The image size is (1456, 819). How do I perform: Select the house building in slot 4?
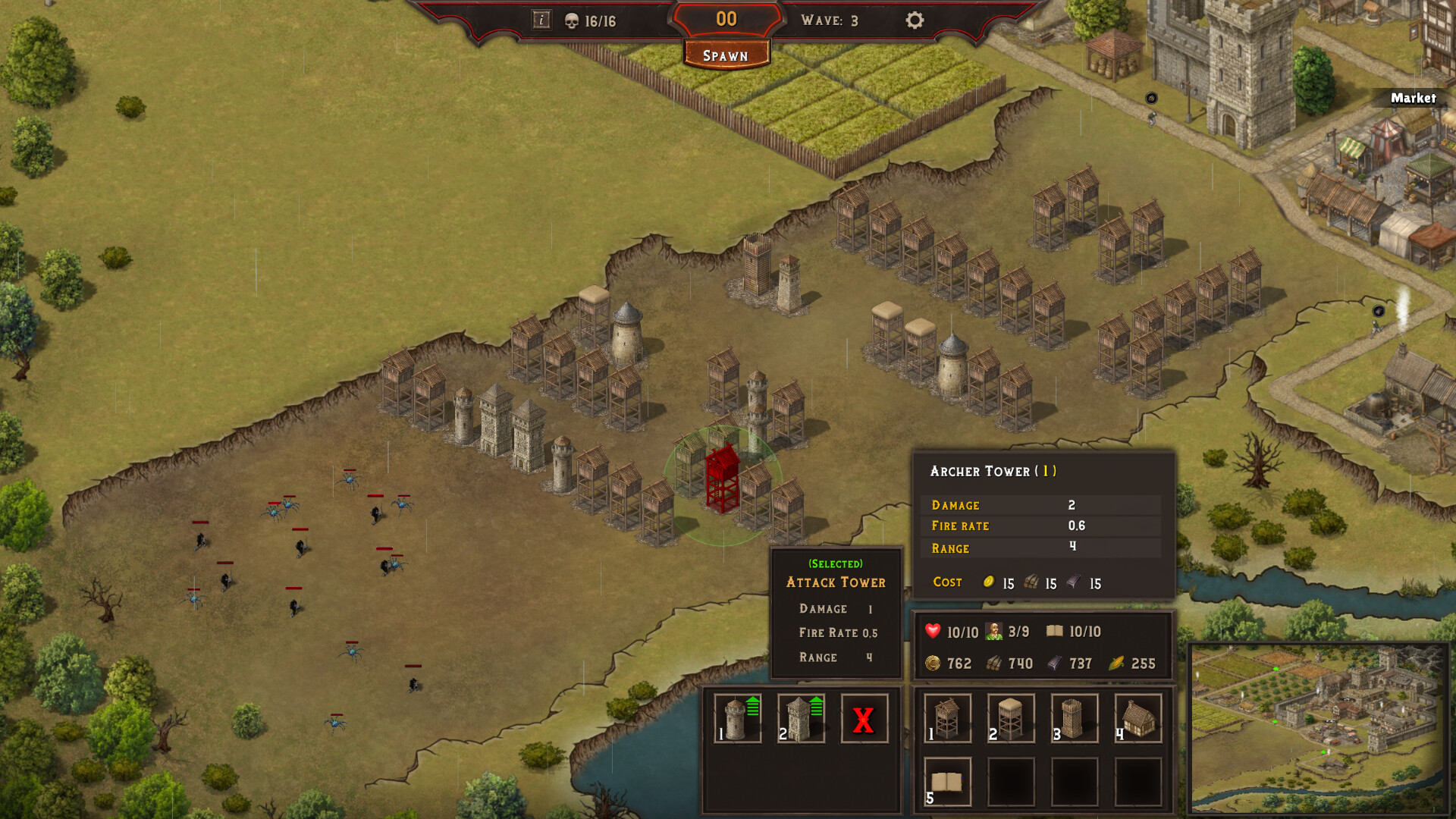pos(1137,718)
